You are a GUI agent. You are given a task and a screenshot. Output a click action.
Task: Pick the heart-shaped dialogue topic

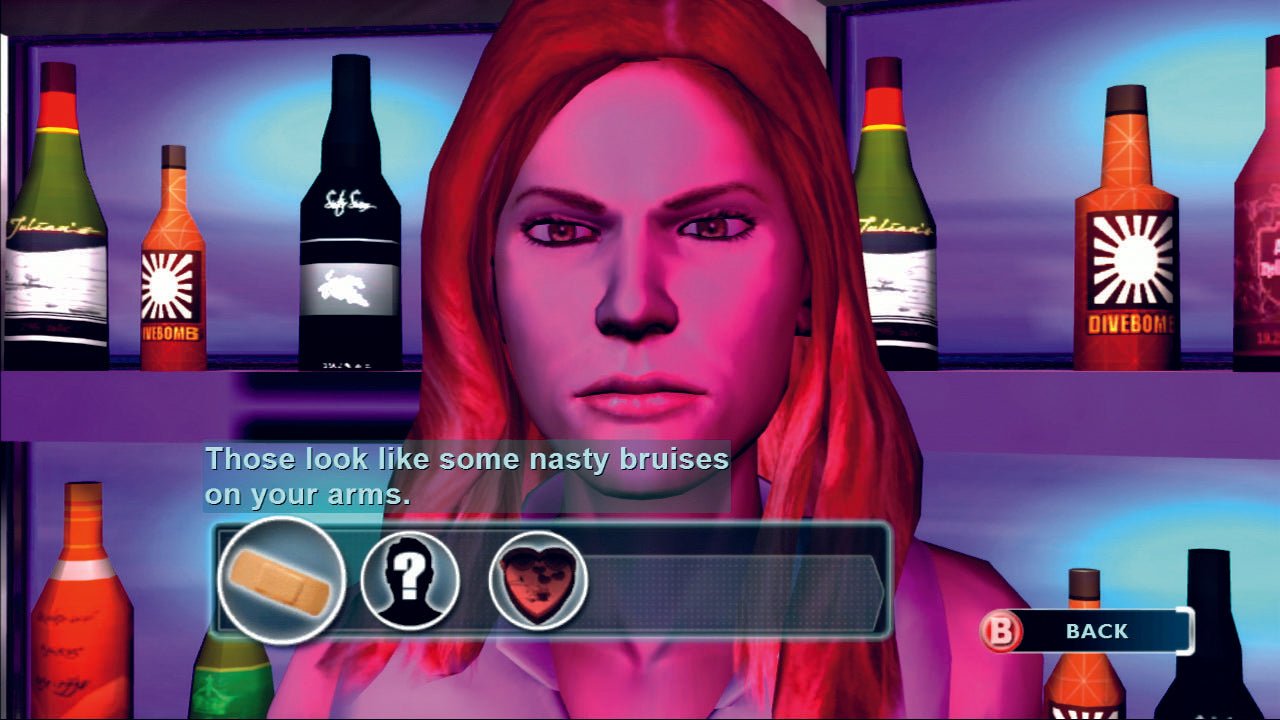point(538,580)
